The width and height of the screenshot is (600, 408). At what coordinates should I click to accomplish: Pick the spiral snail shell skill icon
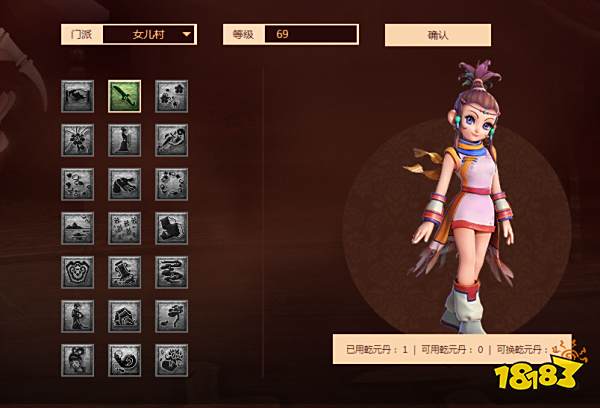(x=125, y=360)
